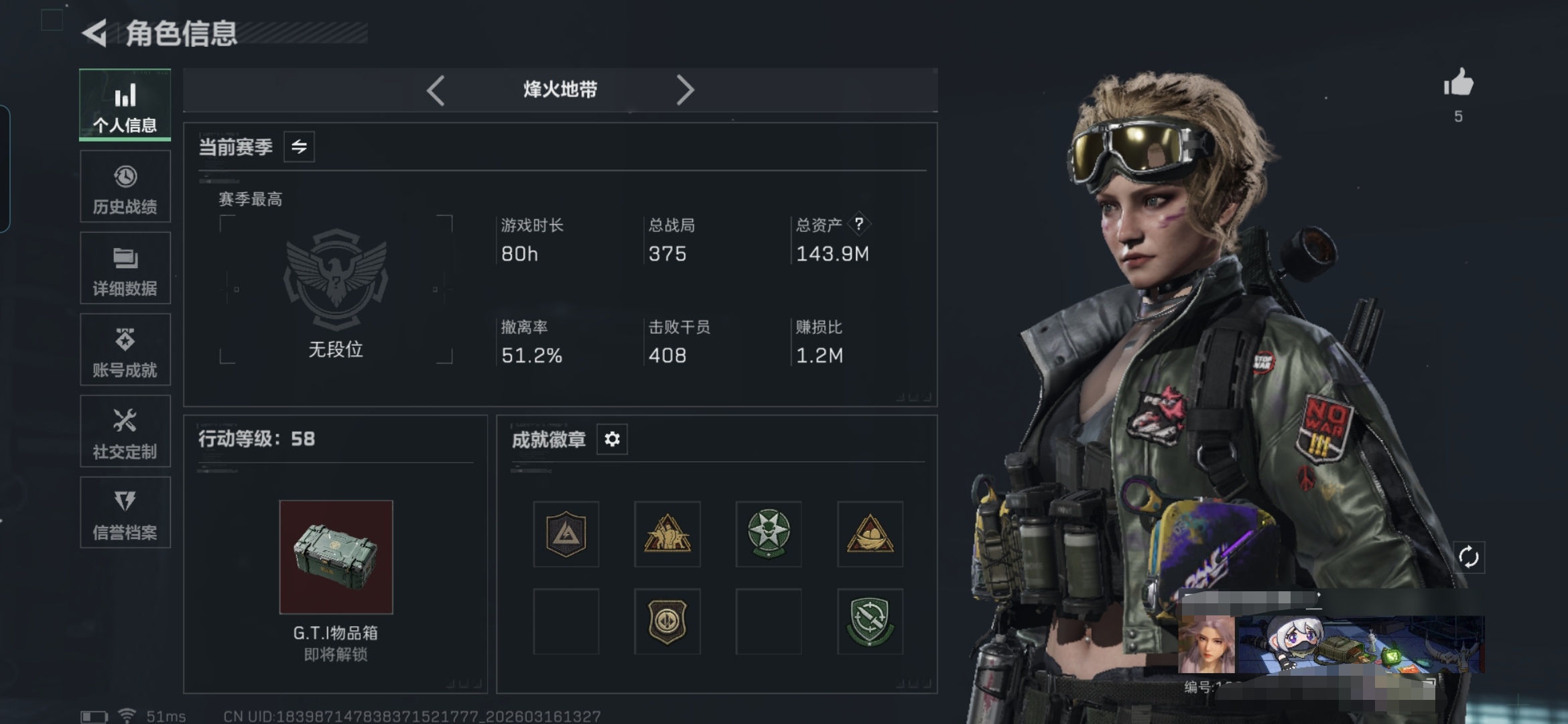Give a thumbs-up like to this player
This screenshot has width=1568, height=724.
1458,84
